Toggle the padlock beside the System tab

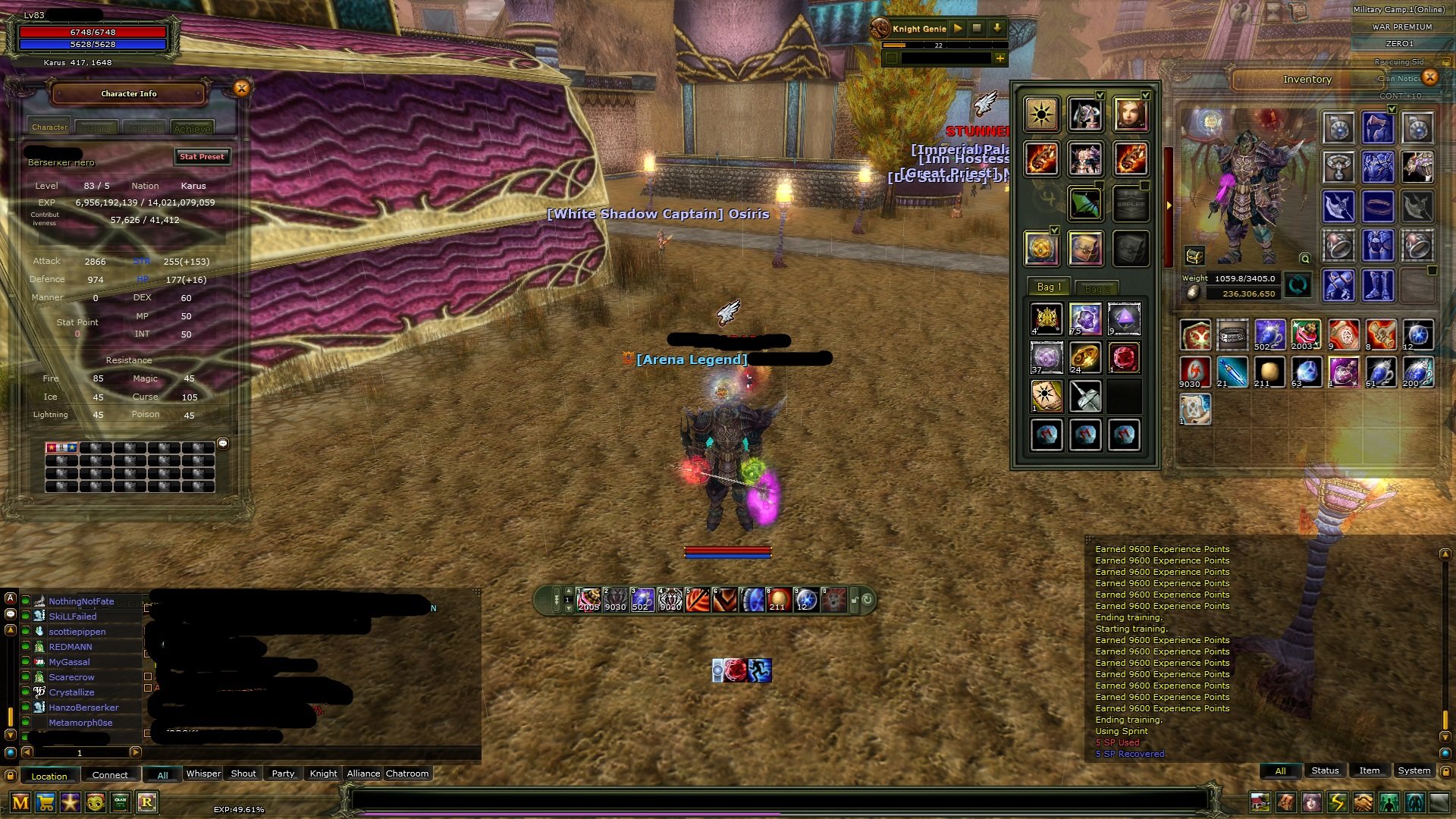[1445, 771]
